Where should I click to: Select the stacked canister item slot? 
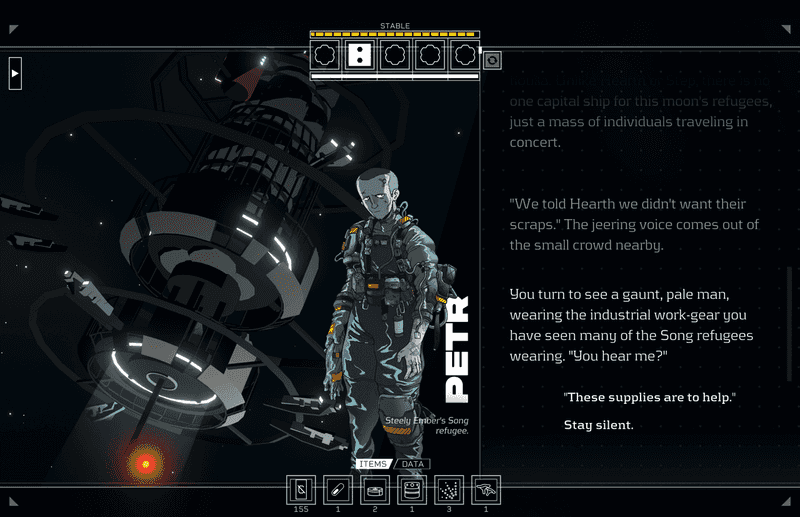point(412,489)
